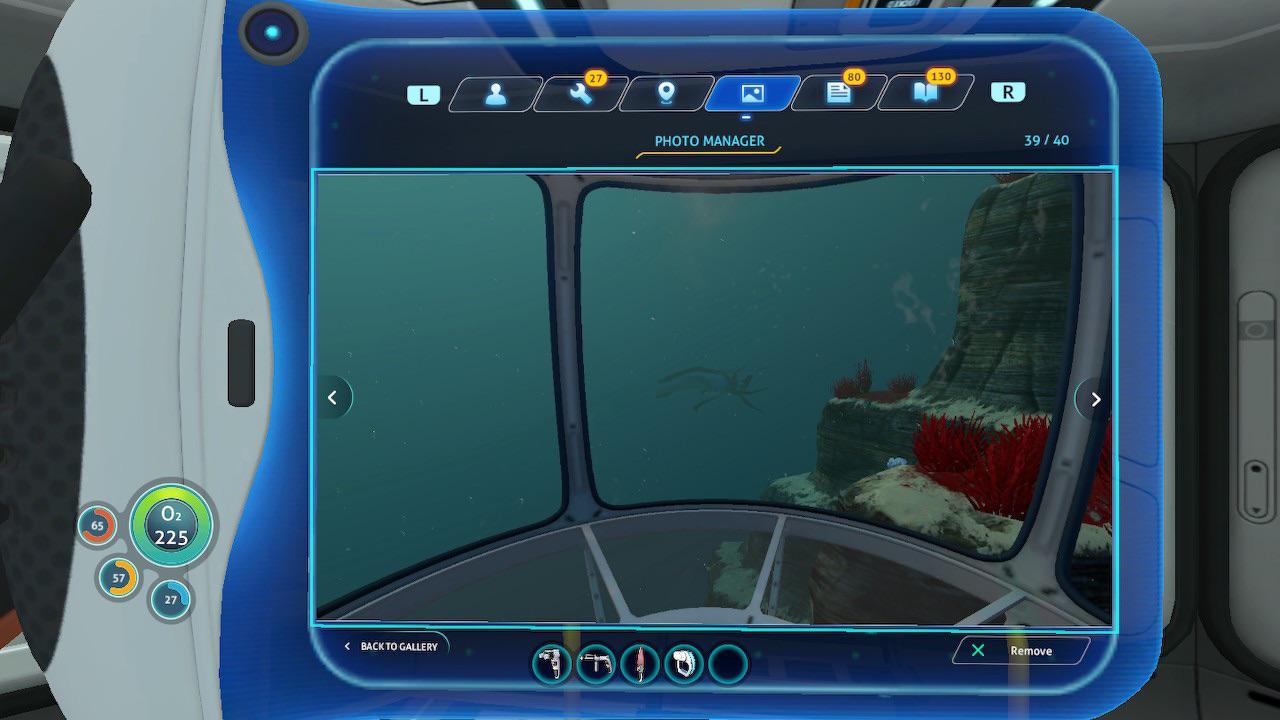This screenshot has width=1280, height=720.
Task: Click the leftmost quickslot tool icon
Action: click(551, 663)
